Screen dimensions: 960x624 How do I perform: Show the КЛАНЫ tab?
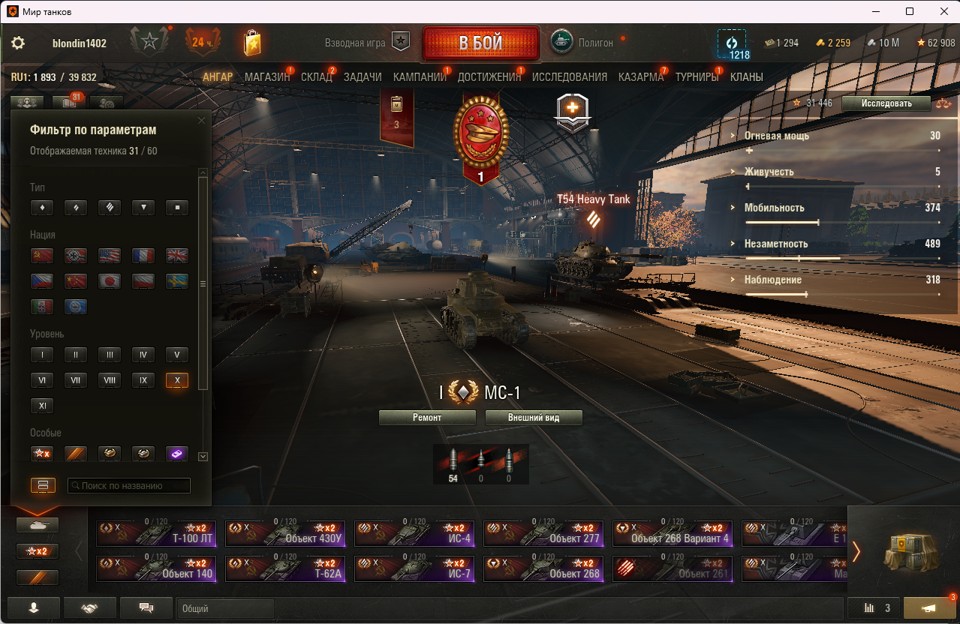pos(746,77)
